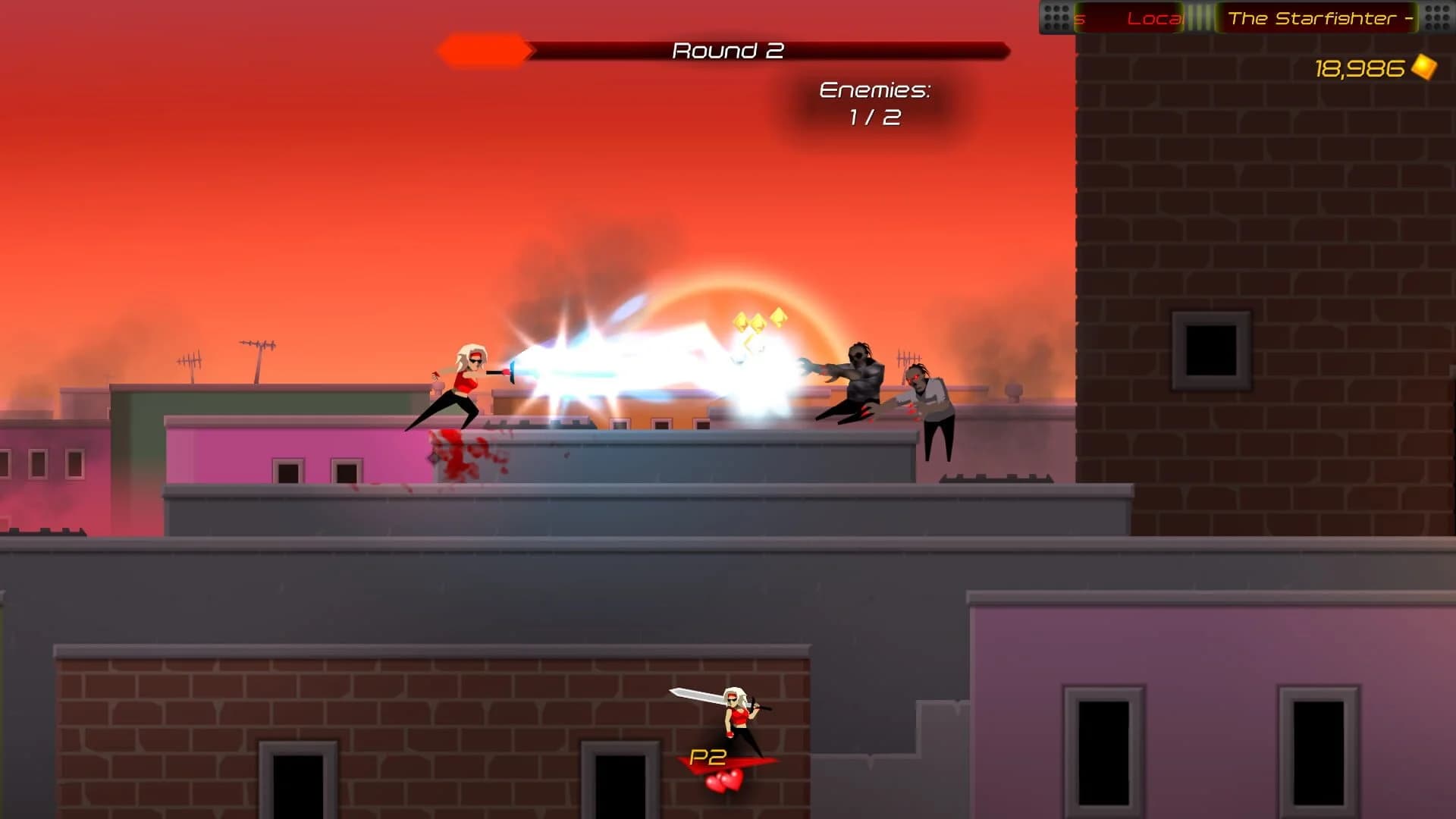Expand the Round 2 banner
This screenshot has height=819, width=1456.
click(728, 50)
